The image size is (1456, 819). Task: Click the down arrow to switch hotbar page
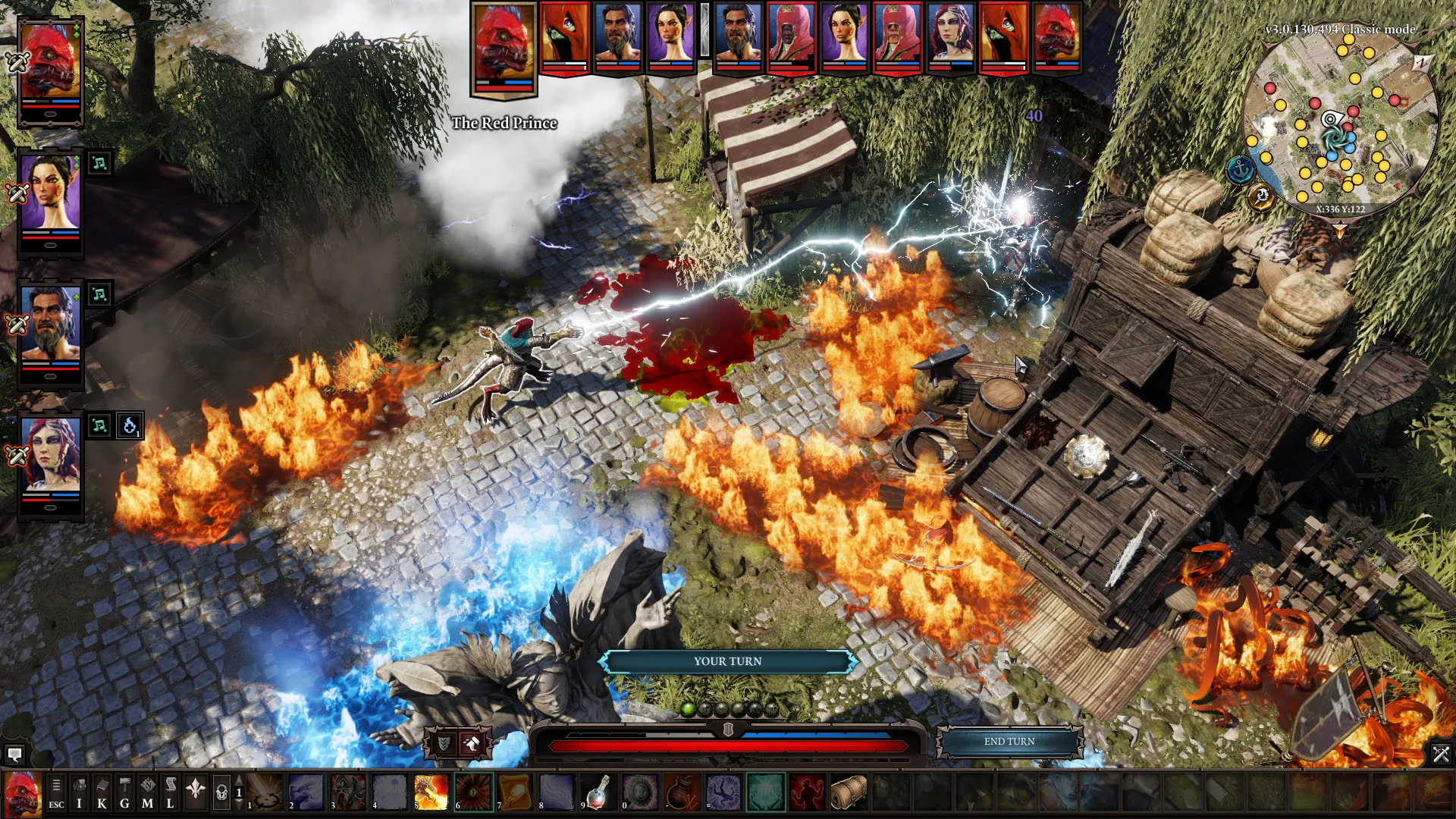click(x=239, y=804)
